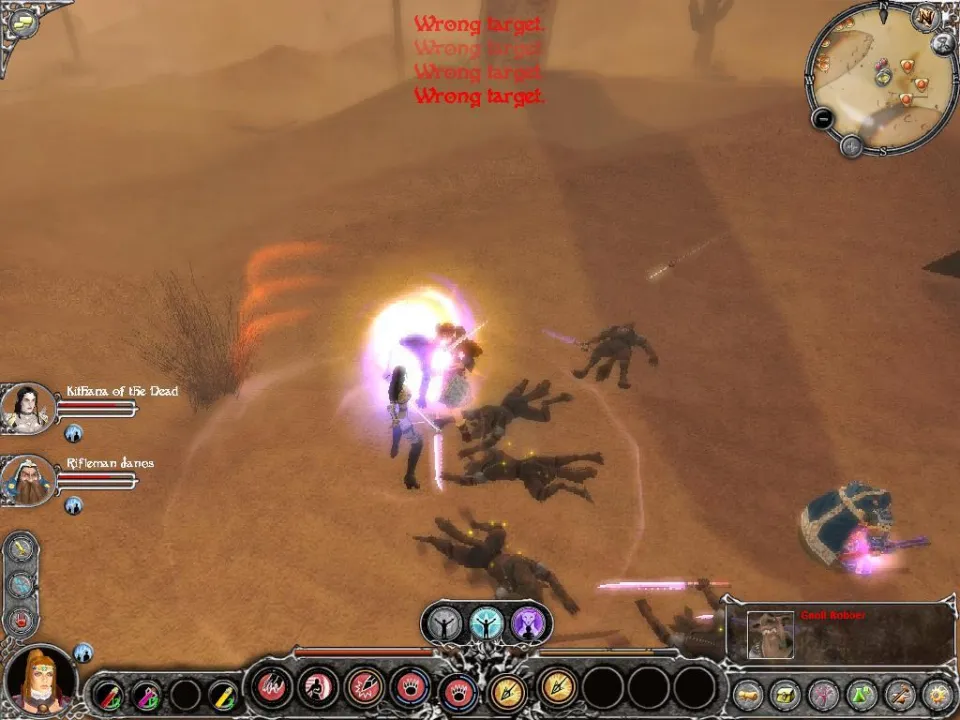Image resolution: width=960 pixels, height=720 pixels.
Task: Select the blue lightning relic slot
Action: (21, 584)
